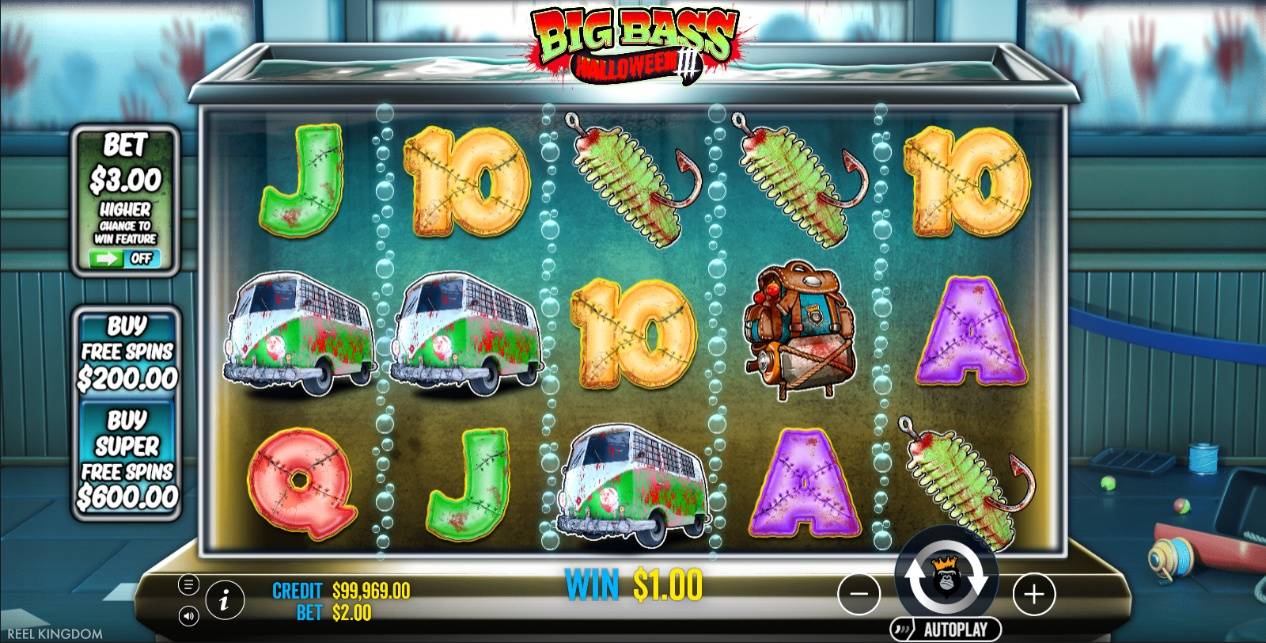Decrease the bet with the minus button

click(858, 595)
